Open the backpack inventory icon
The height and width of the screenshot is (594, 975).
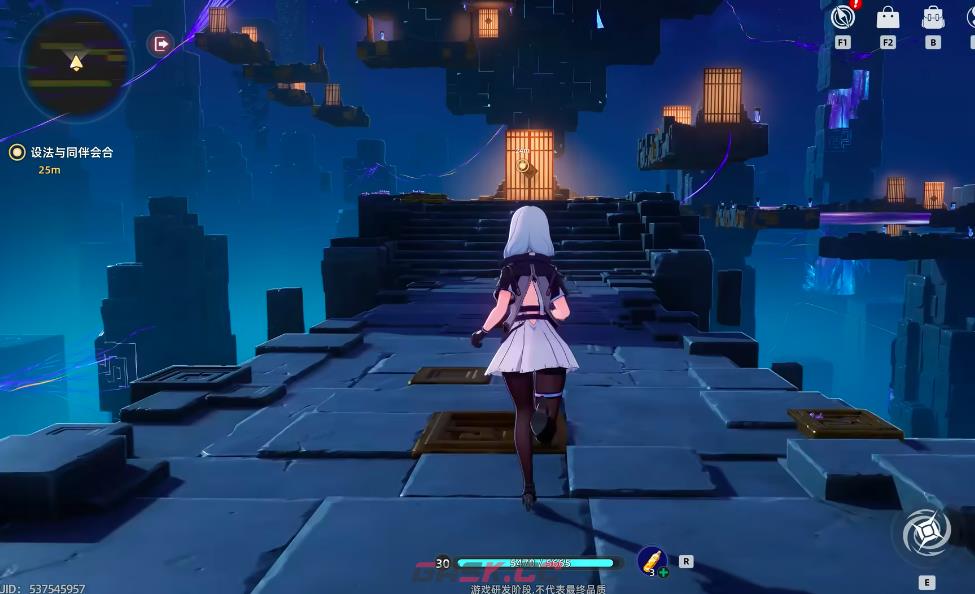[x=933, y=18]
